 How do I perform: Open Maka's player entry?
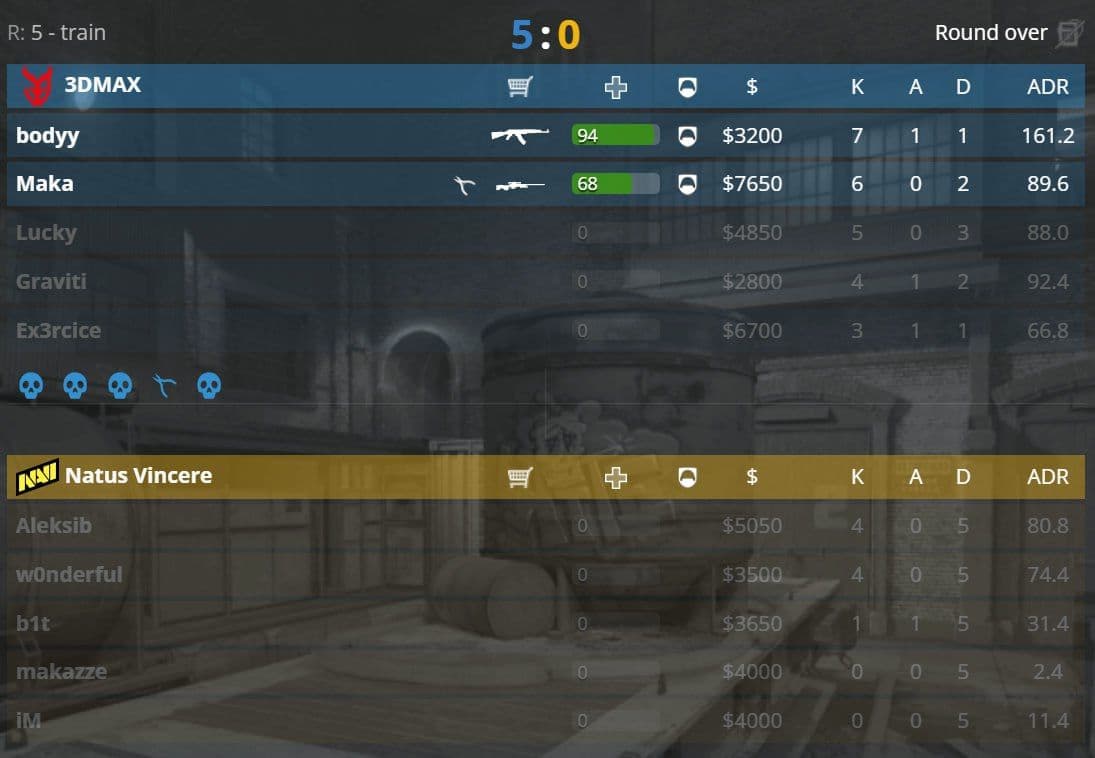point(45,184)
